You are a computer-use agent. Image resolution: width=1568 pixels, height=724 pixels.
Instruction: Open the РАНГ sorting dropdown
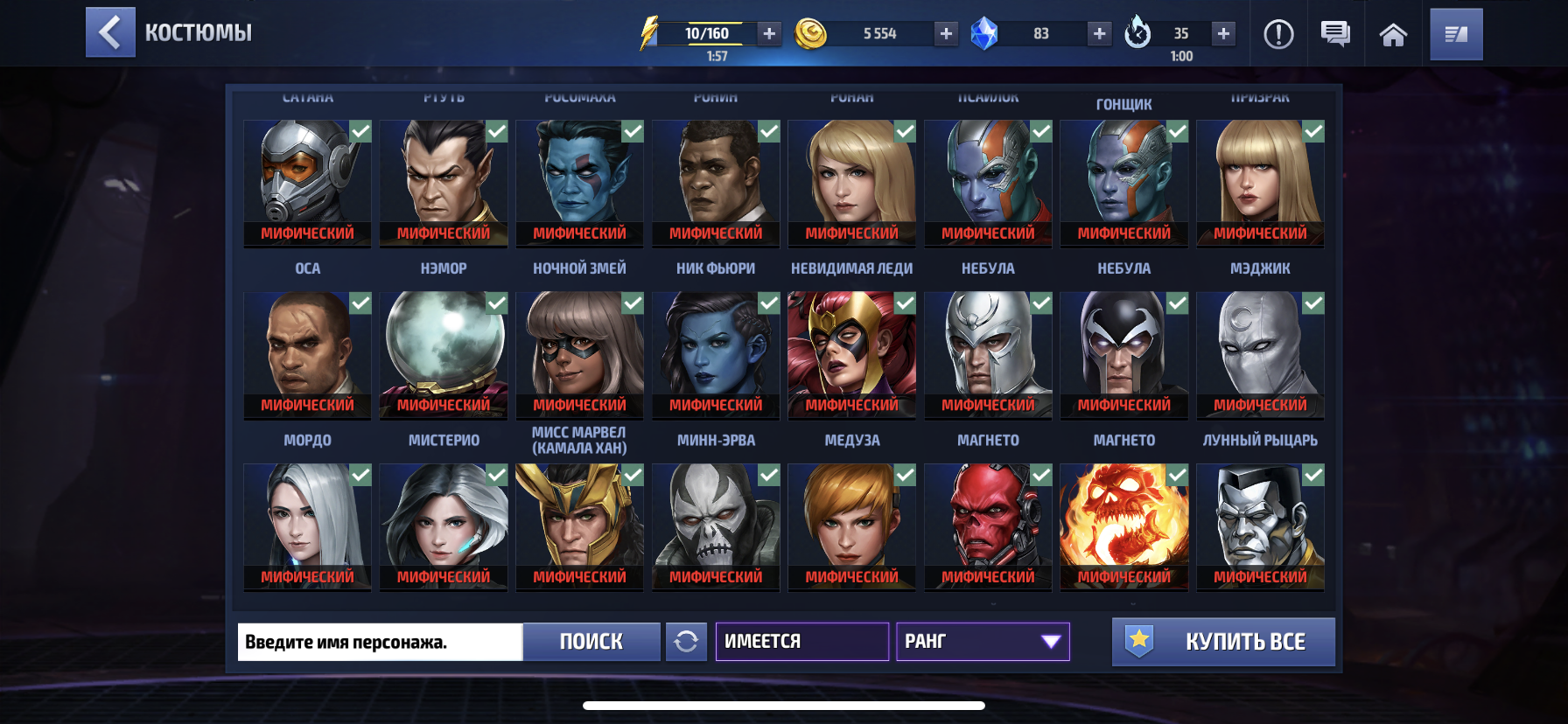[x=982, y=642]
